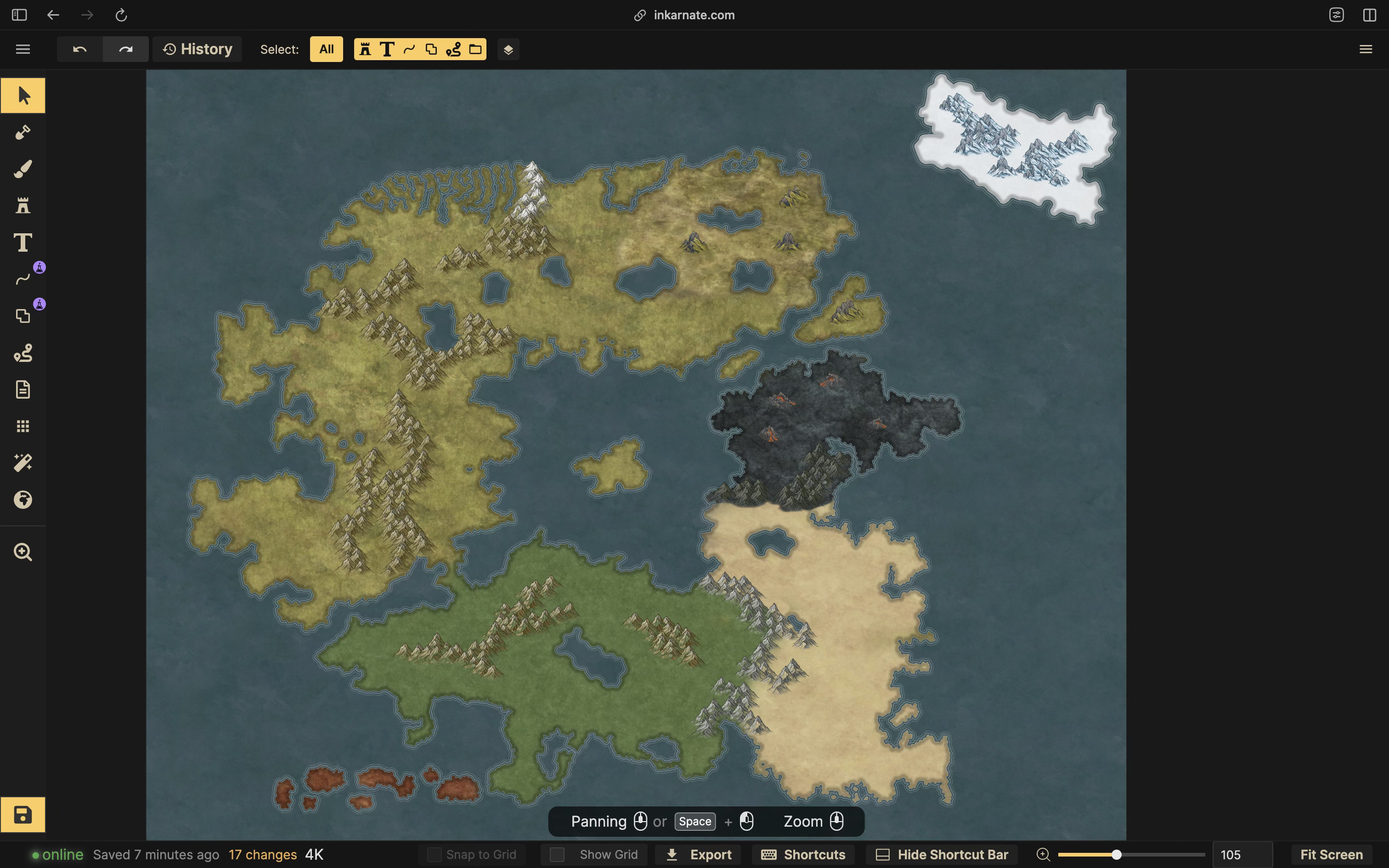Click the Export button

click(x=697, y=854)
